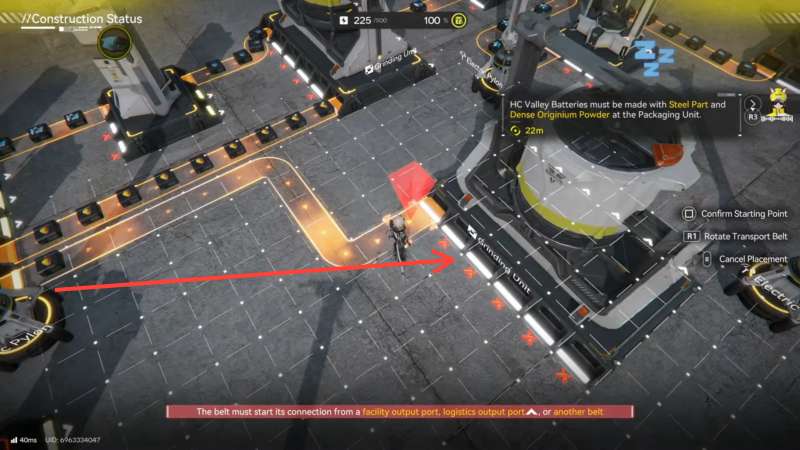Advance the hint with the arrow button

pyautogui.click(x=752, y=101)
